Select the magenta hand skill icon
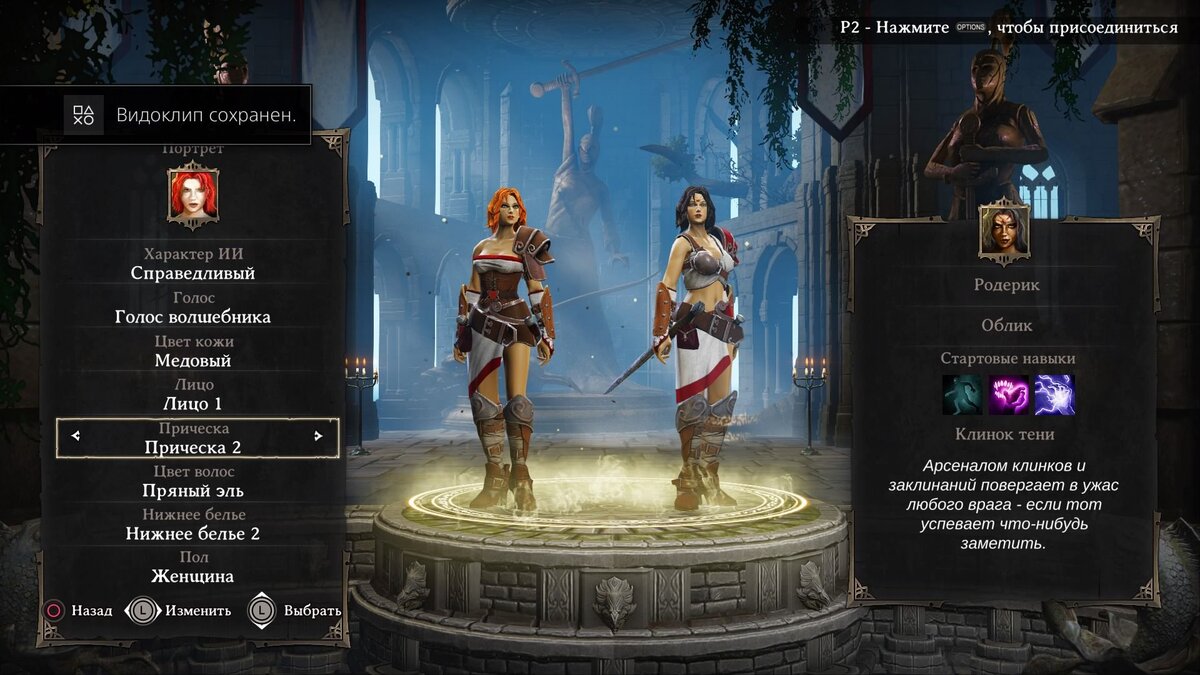 (x=1008, y=395)
